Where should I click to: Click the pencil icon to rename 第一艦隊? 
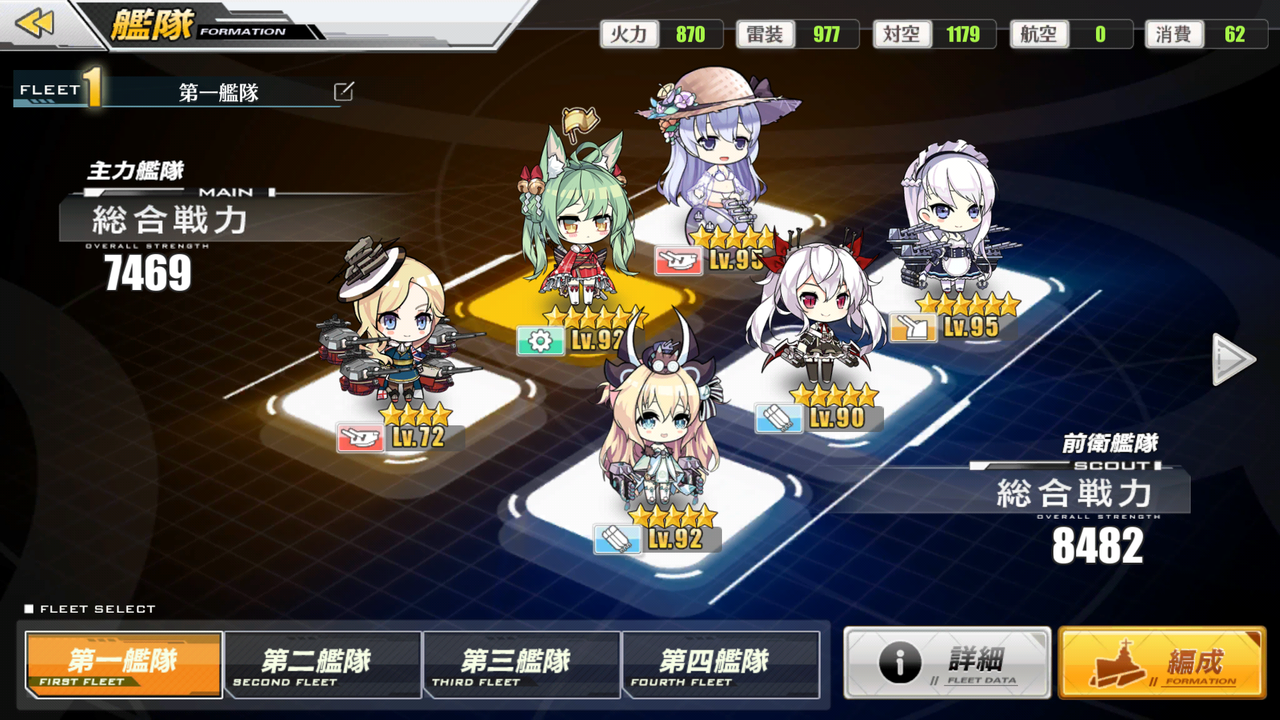tap(344, 91)
